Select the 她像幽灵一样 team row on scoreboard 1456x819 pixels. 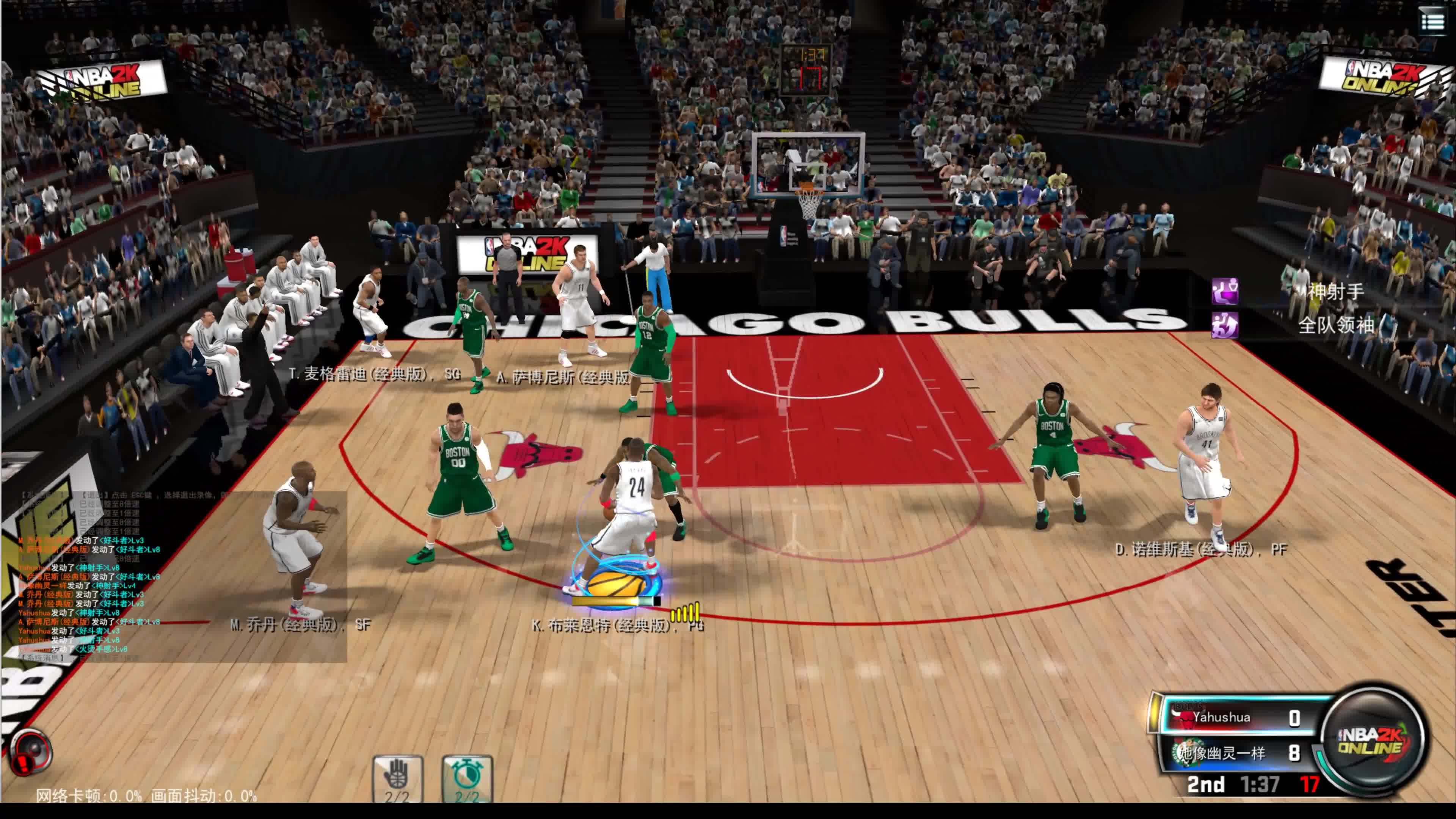click(1241, 753)
